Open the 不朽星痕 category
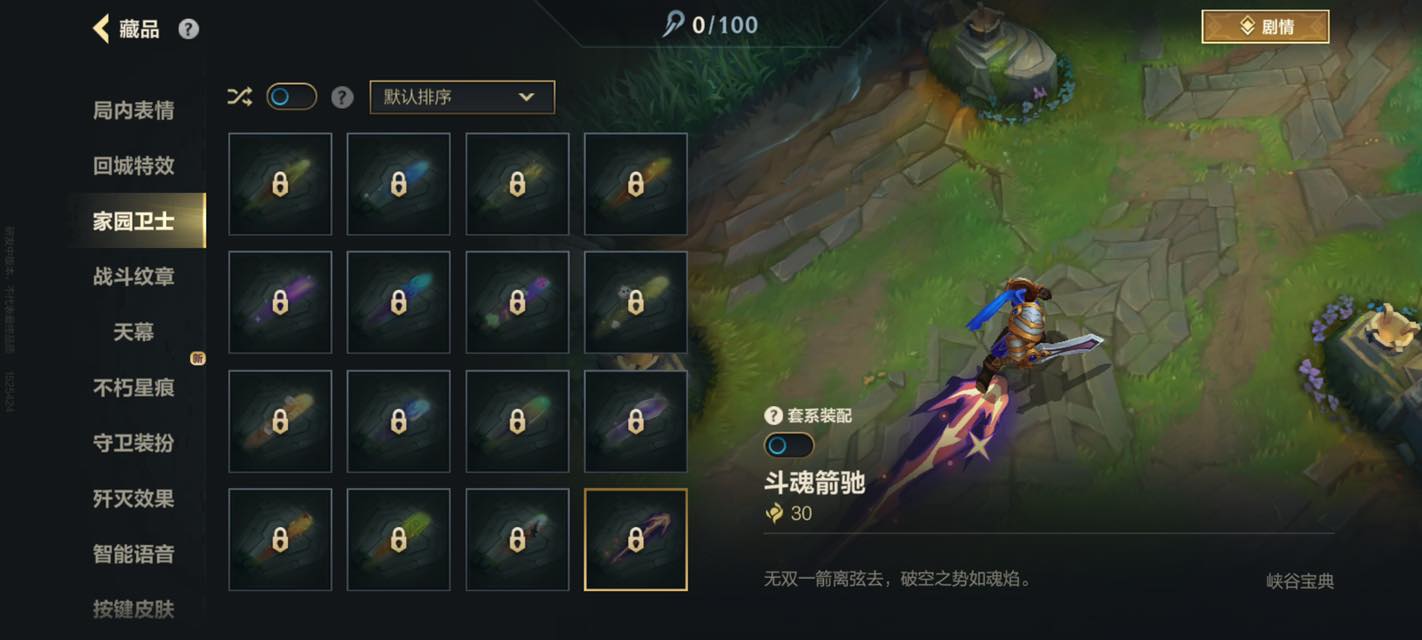The image size is (1422, 640). 134,387
